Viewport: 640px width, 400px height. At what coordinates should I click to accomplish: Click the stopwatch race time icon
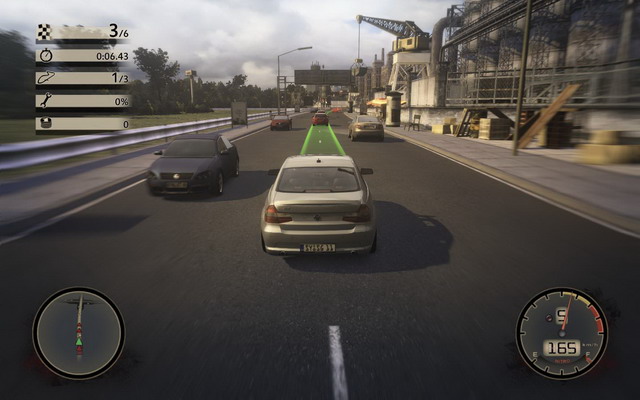tap(45, 55)
